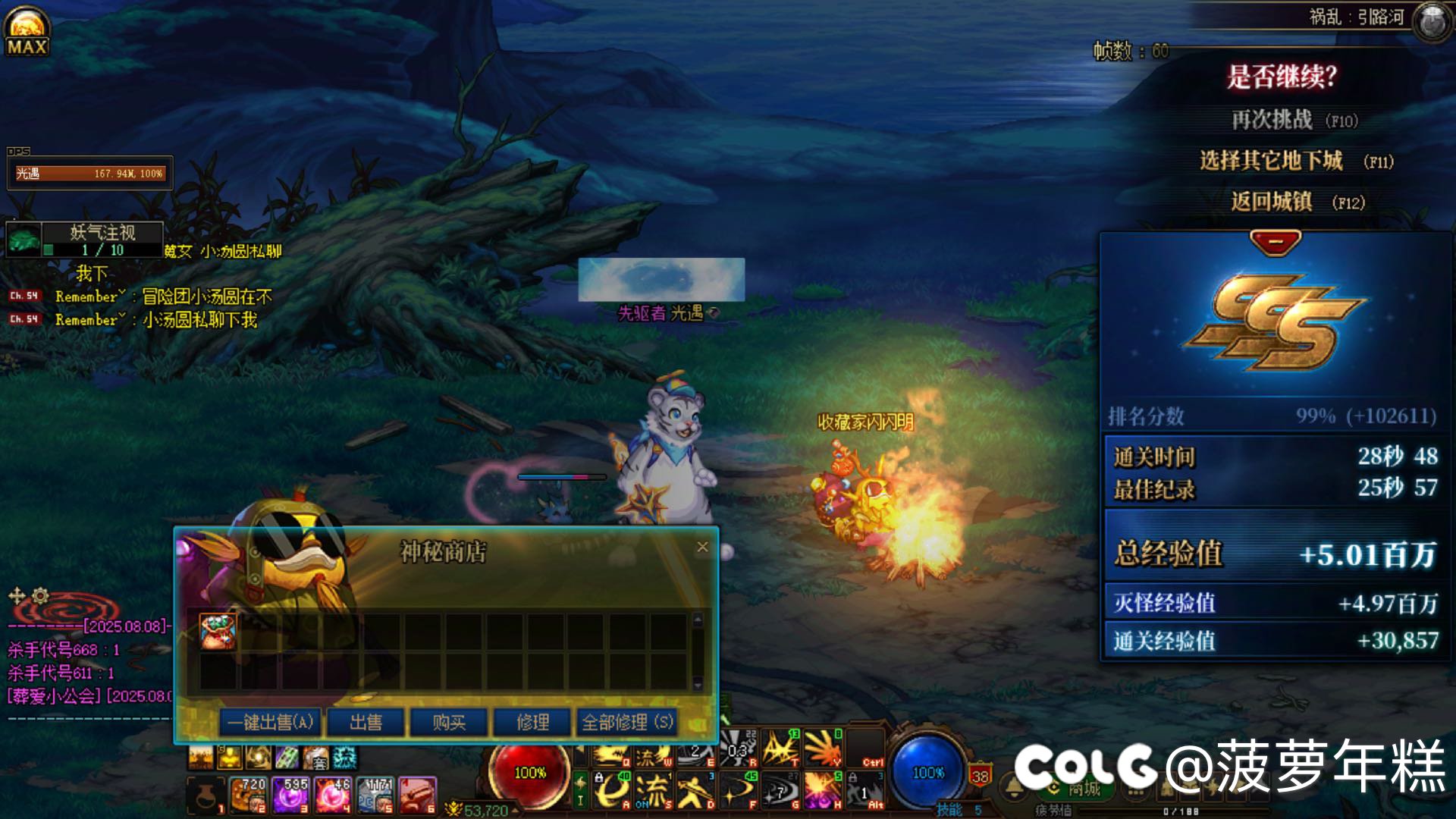The width and height of the screenshot is (1456, 819).
Task: Return to town via 返回城镇
Action: (x=1272, y=202)
